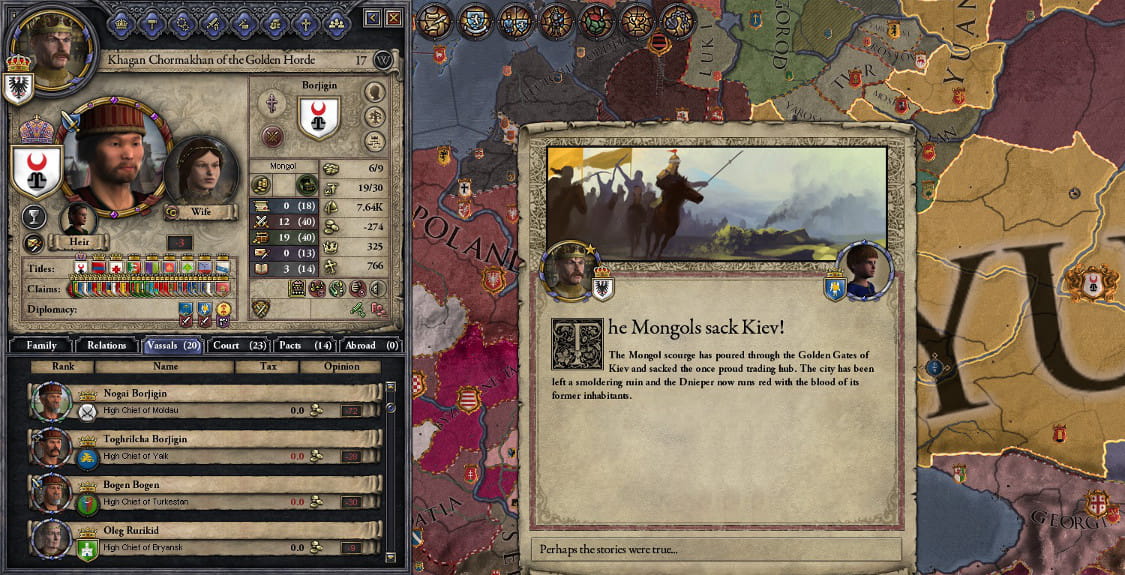1125x575 pixels.
Task: Open the Heir's character portrait
Action: (x=78, y=219)
